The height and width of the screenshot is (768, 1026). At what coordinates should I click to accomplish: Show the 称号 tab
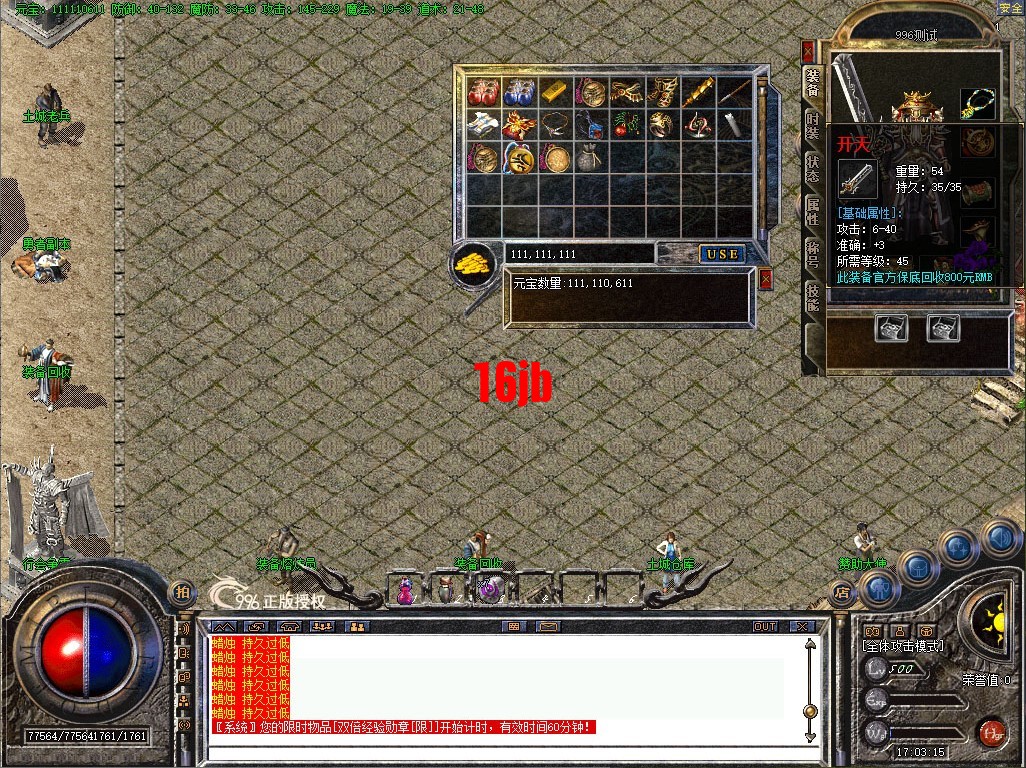coord(812,252)
